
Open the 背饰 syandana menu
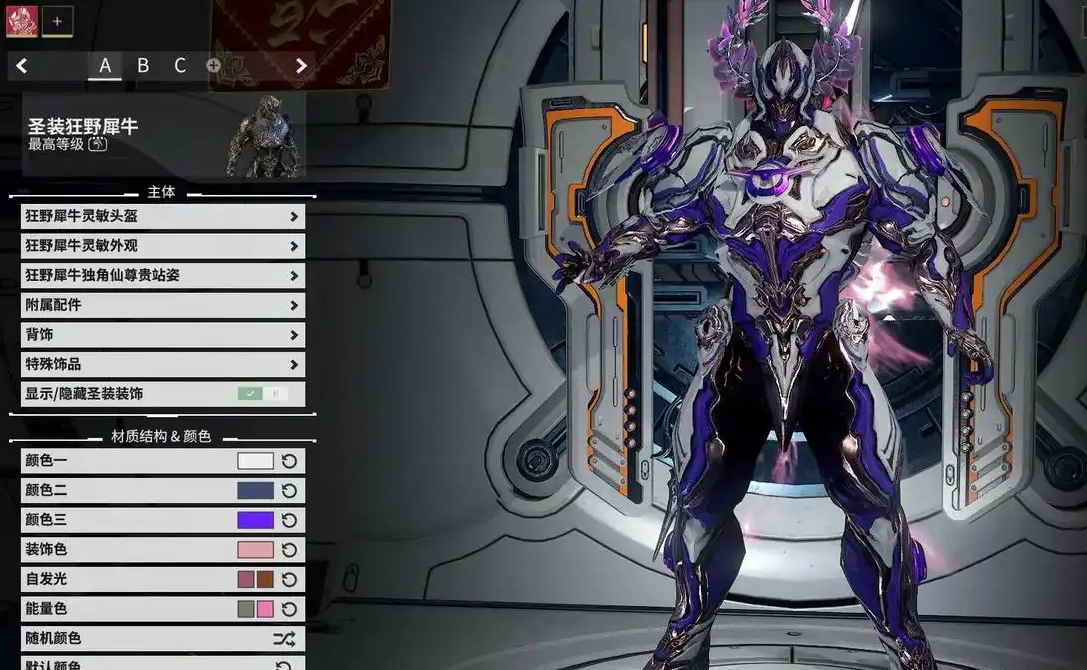(162, 335)
